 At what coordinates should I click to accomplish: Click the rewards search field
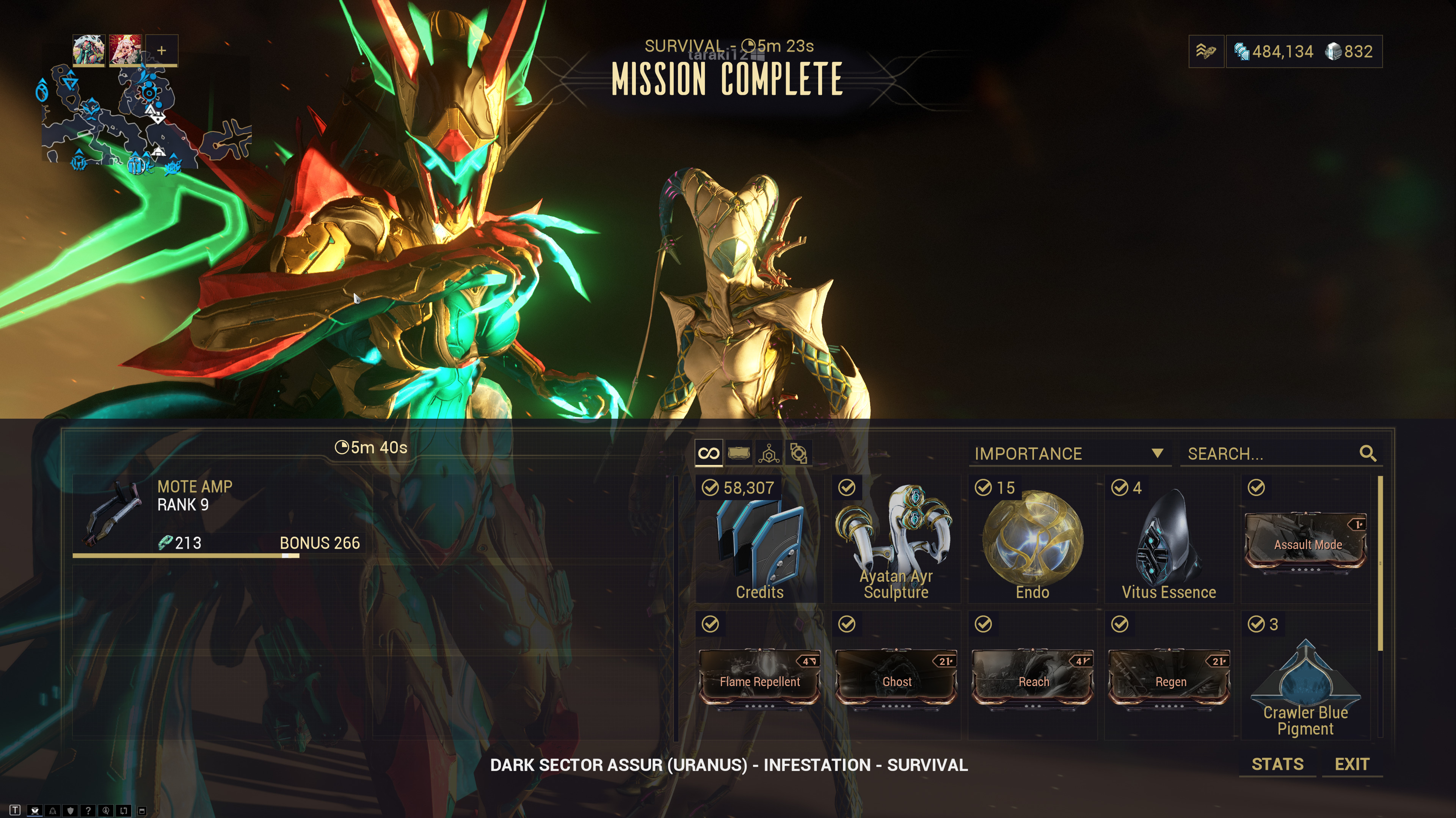[x=1272, y=454]
